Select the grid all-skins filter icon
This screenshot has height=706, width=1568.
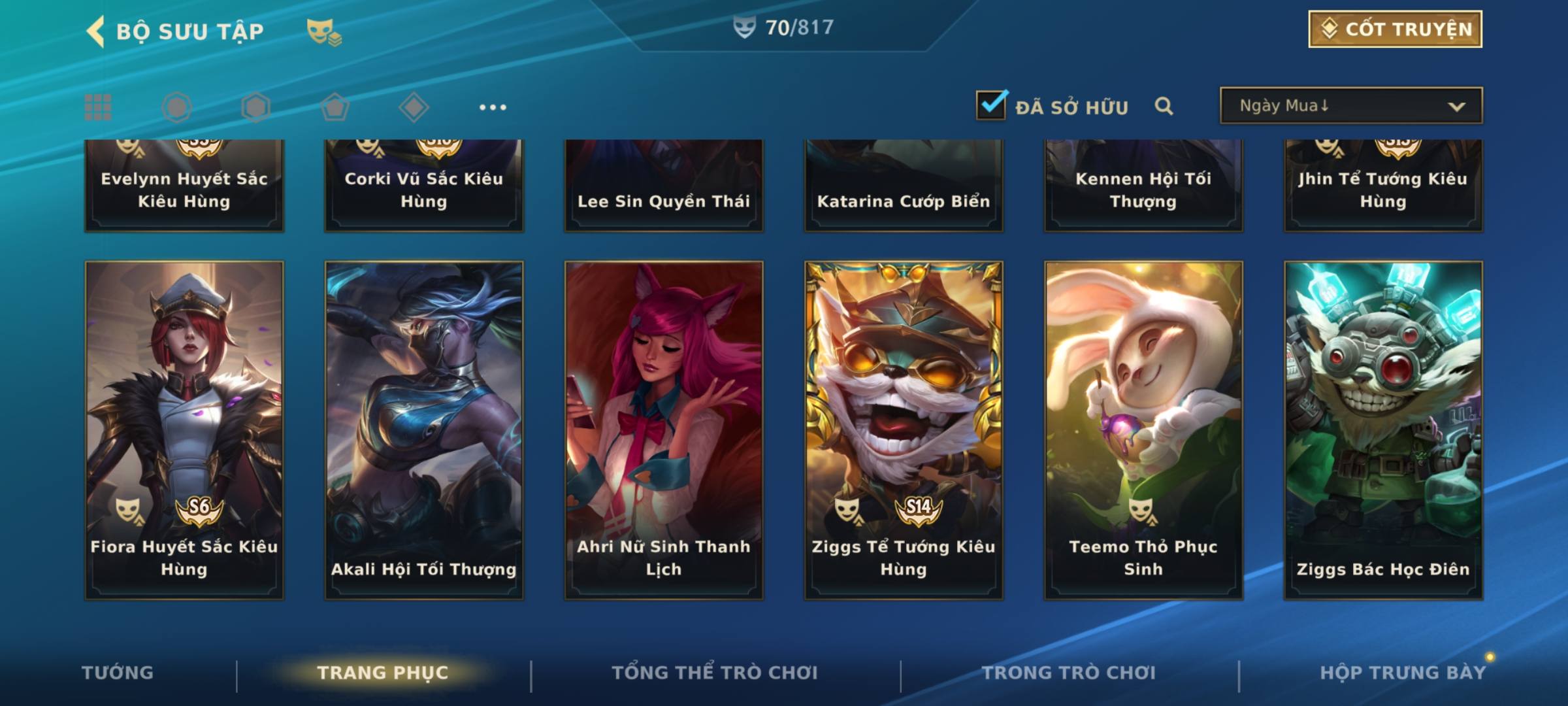[98, 107]
